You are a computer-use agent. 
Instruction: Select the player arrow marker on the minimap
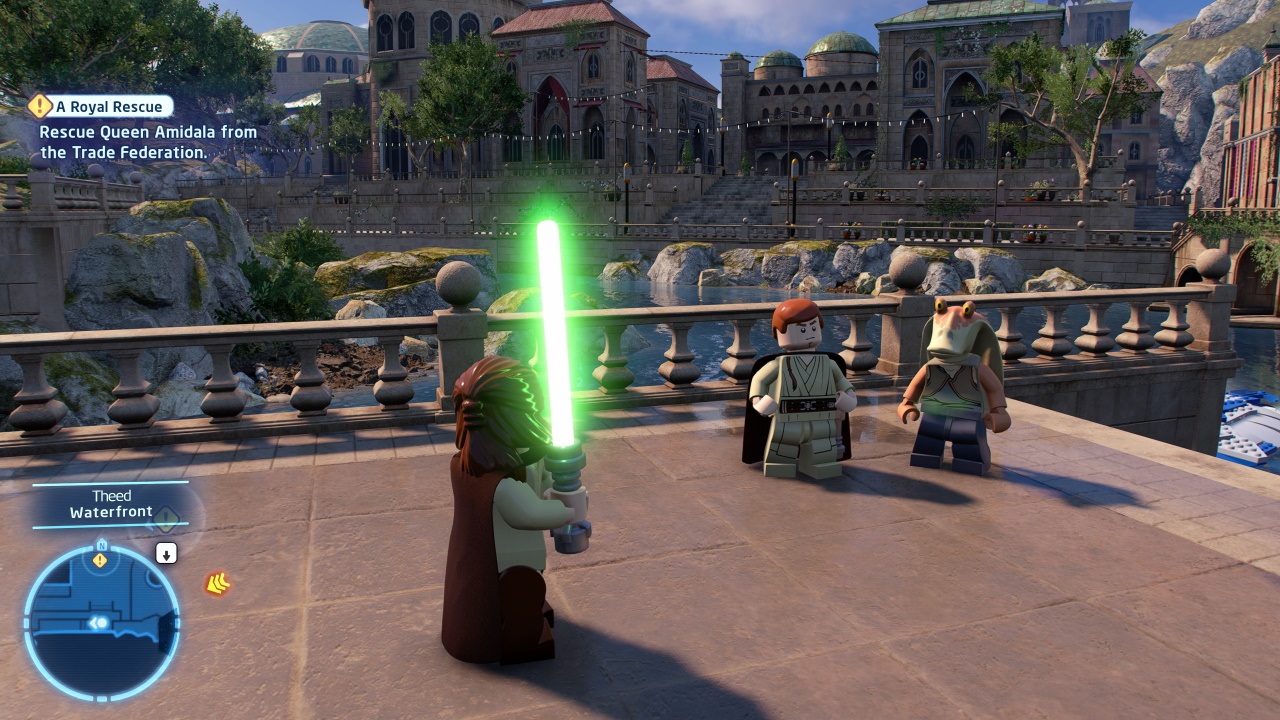(x=99, y=623)
